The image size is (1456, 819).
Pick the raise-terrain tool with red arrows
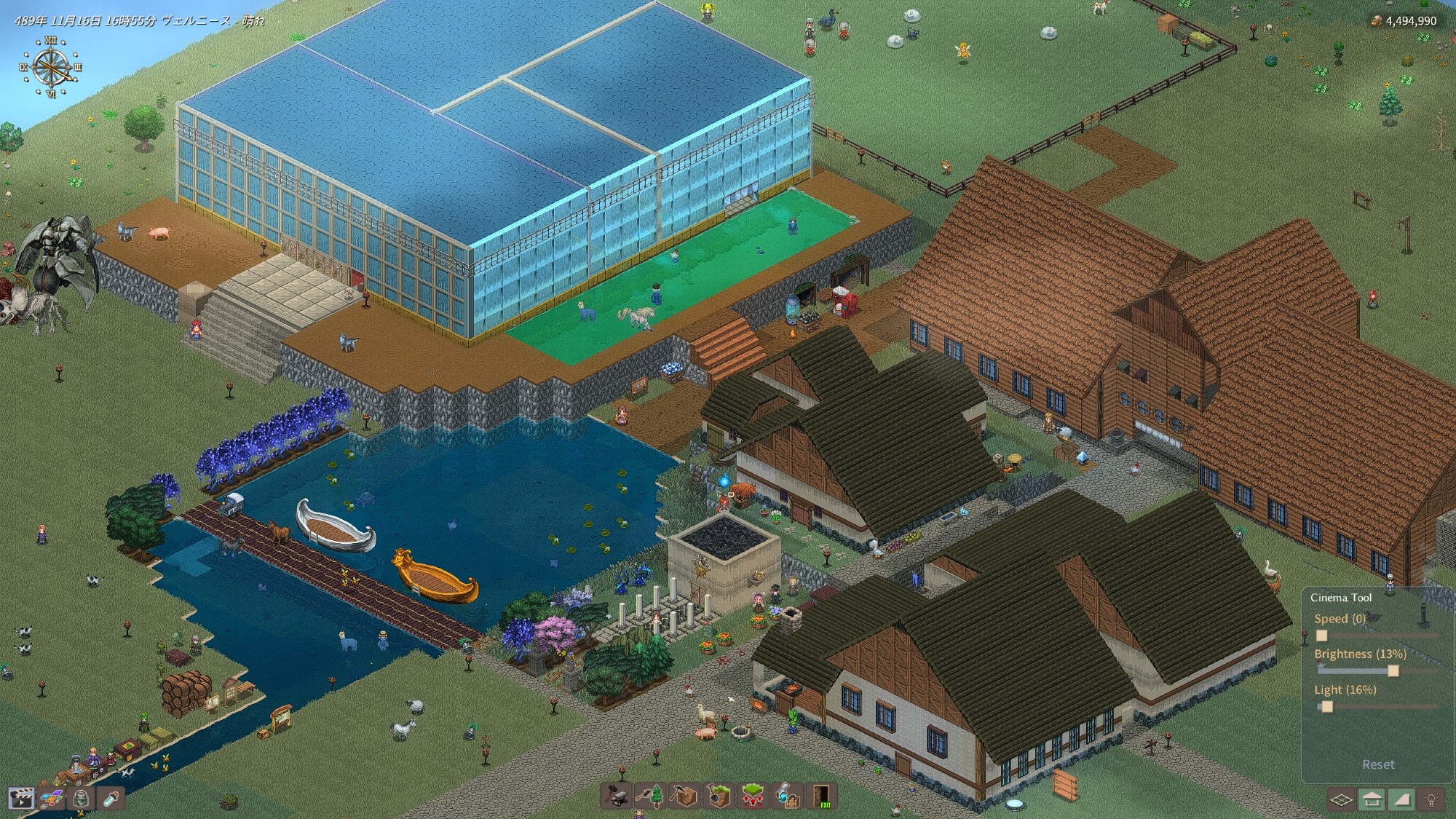click(x=753, y=796)
